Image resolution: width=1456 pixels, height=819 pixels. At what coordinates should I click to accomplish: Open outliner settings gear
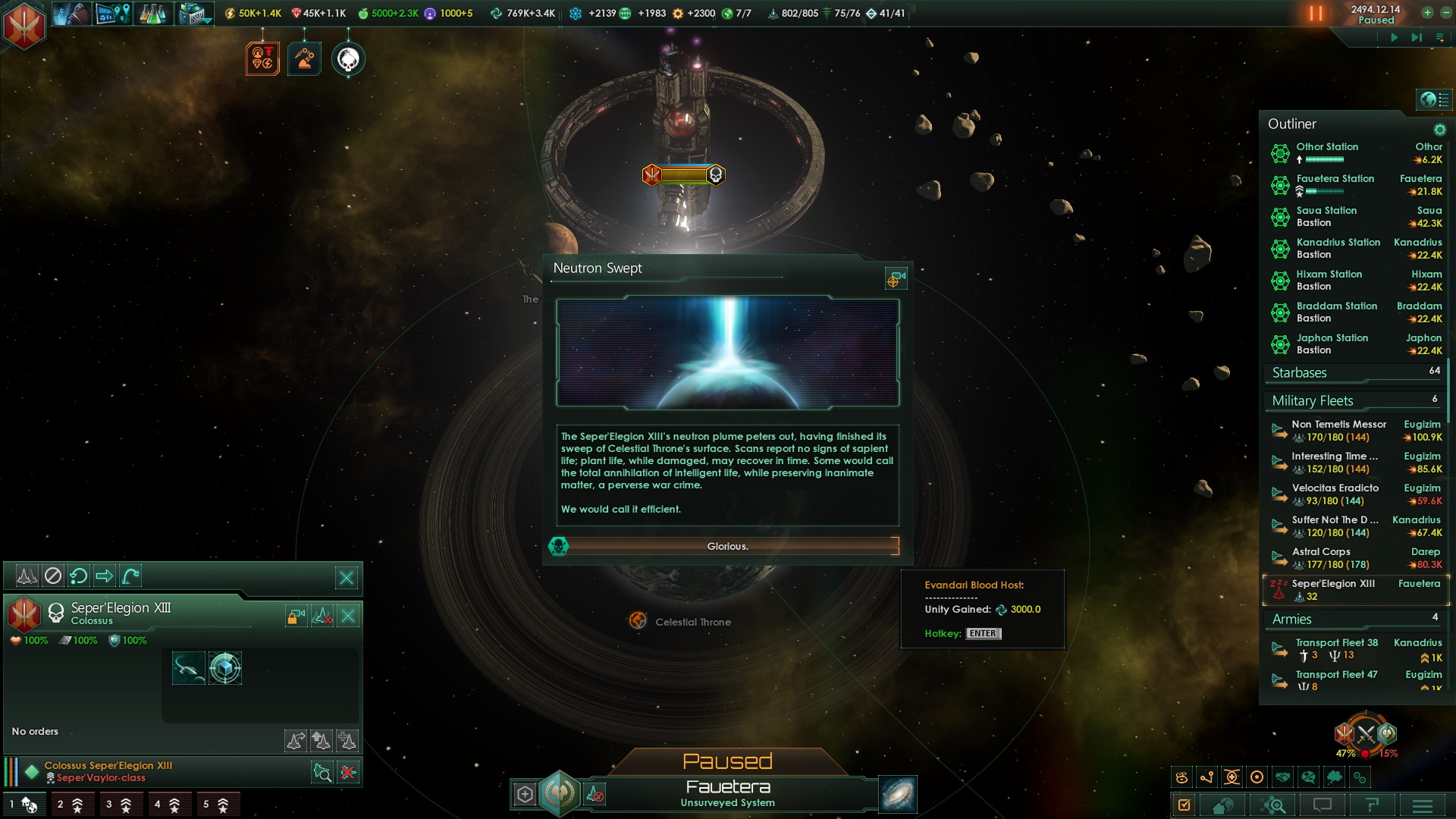tap(1439, 130)
